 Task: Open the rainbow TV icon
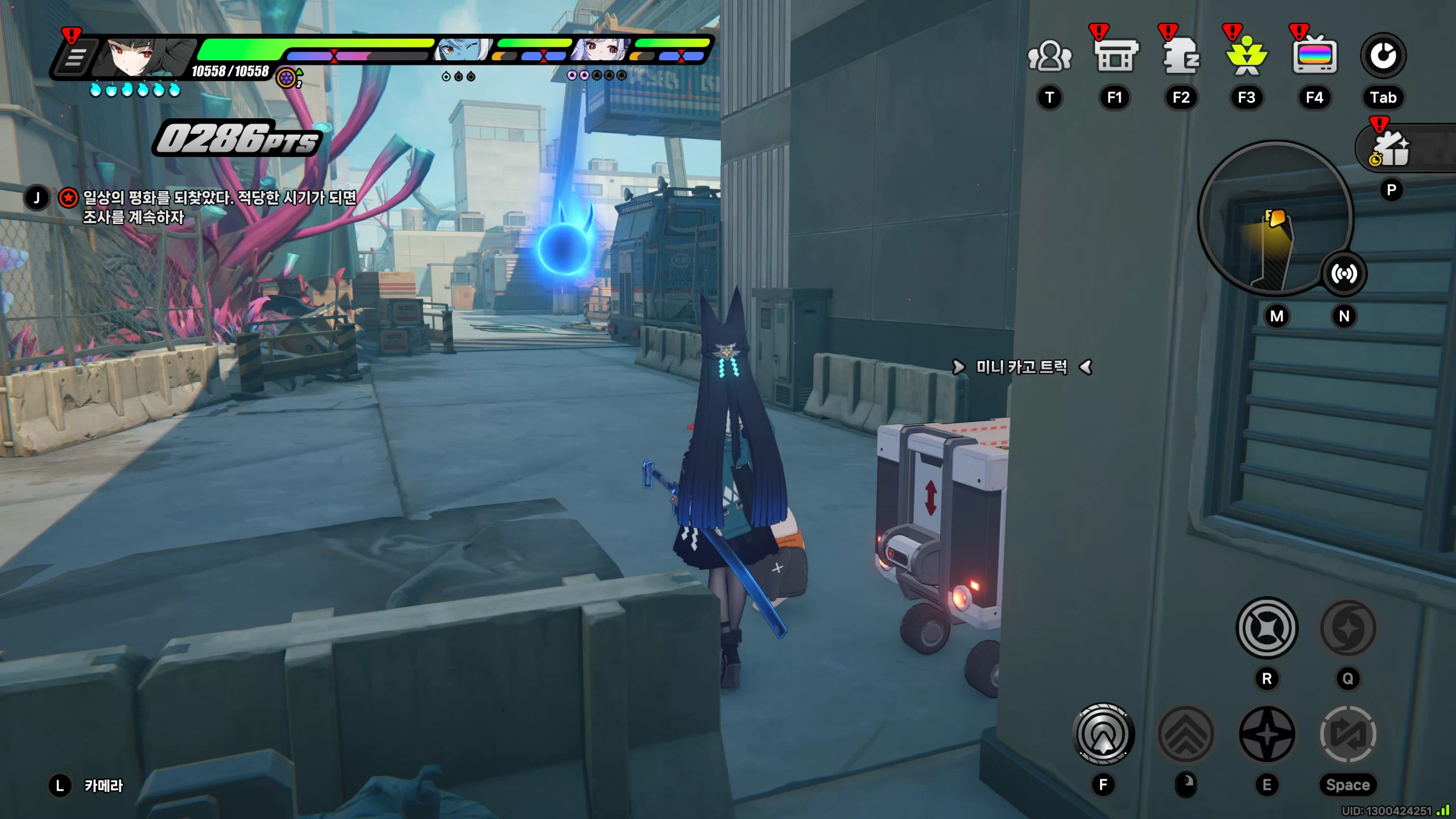[x=1314, y=56]
